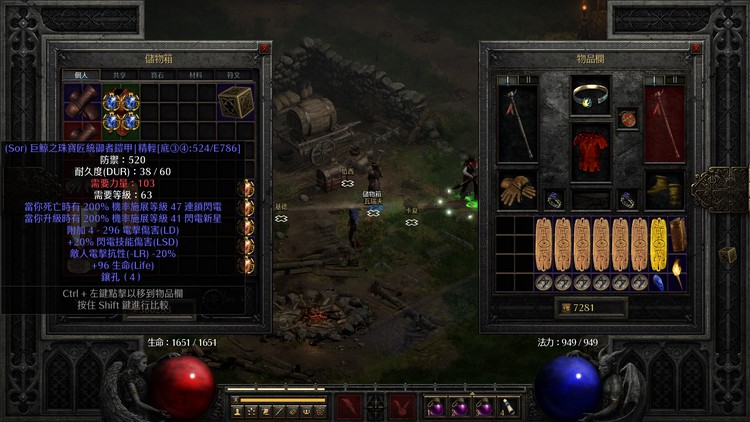Open the right-click skill selector
The height and width of the screenshot is (422, 750).
click(x=402, y=406)
